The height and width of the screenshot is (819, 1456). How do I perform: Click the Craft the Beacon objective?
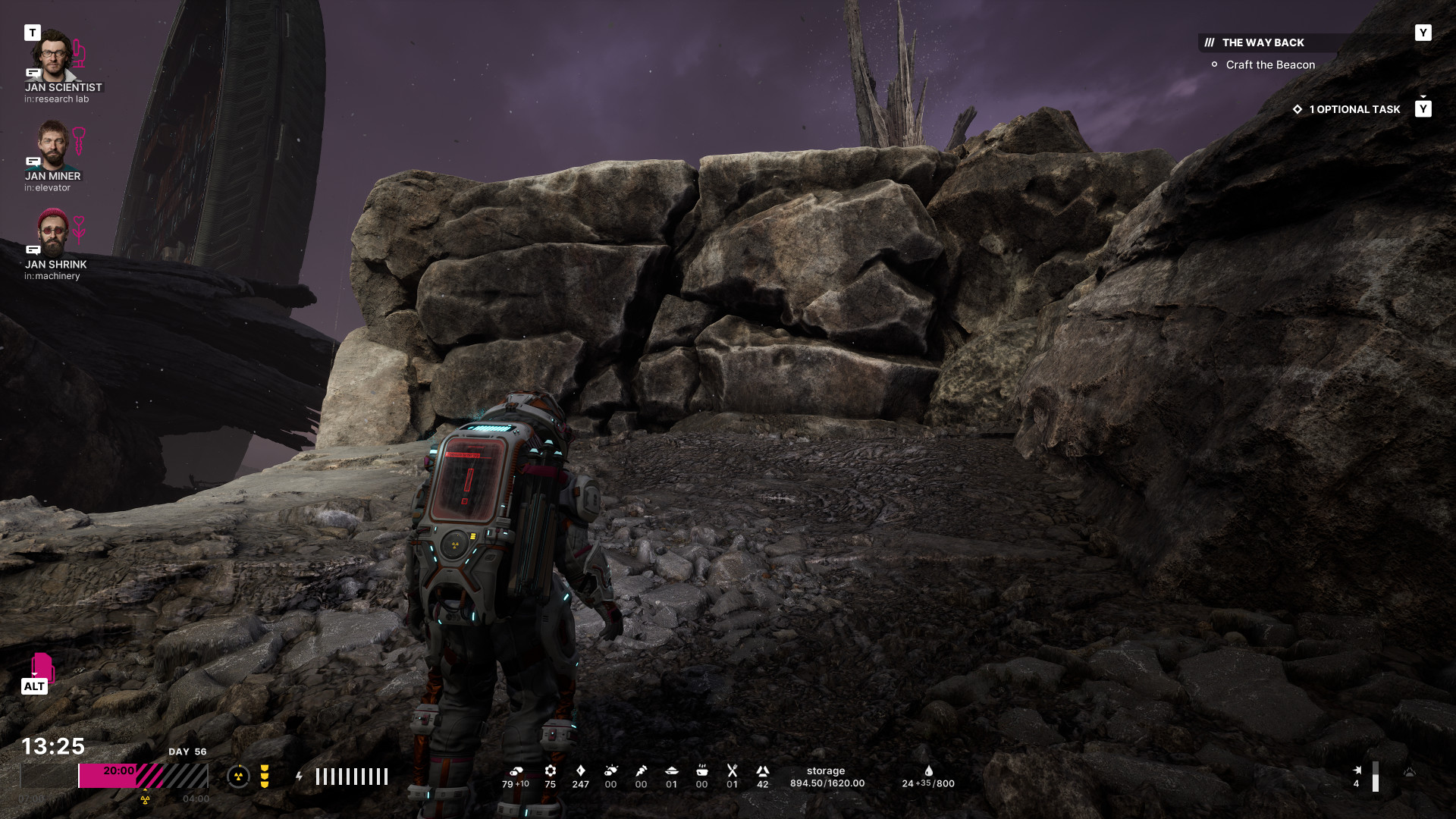pos(1270,65)
